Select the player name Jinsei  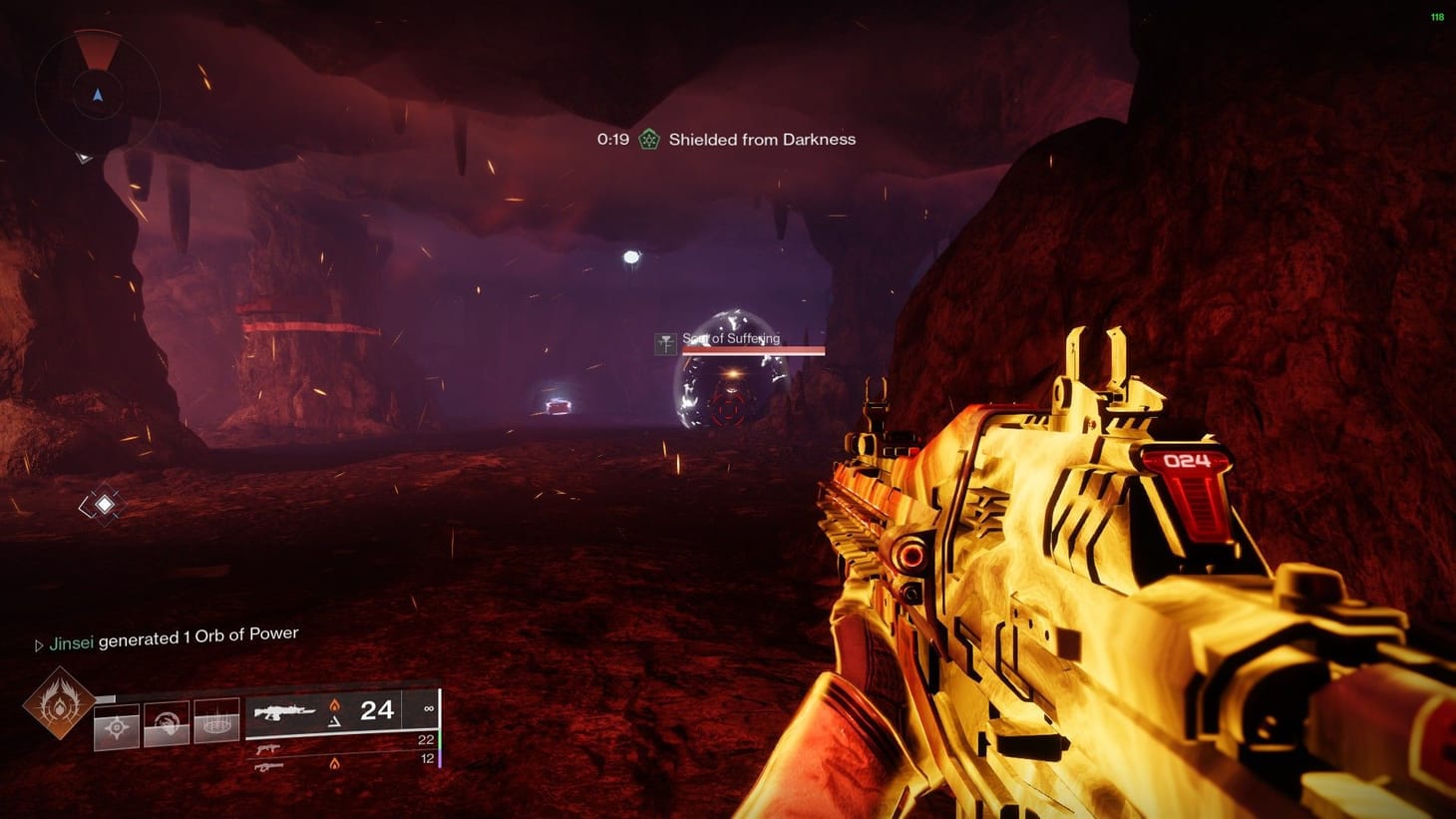click(73, 642)
